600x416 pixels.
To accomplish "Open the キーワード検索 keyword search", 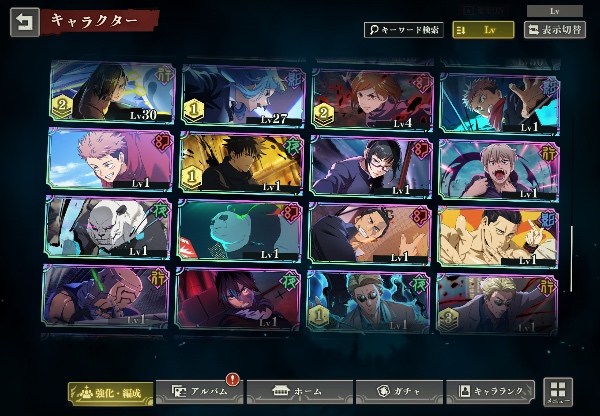I will tap(403, 30).
